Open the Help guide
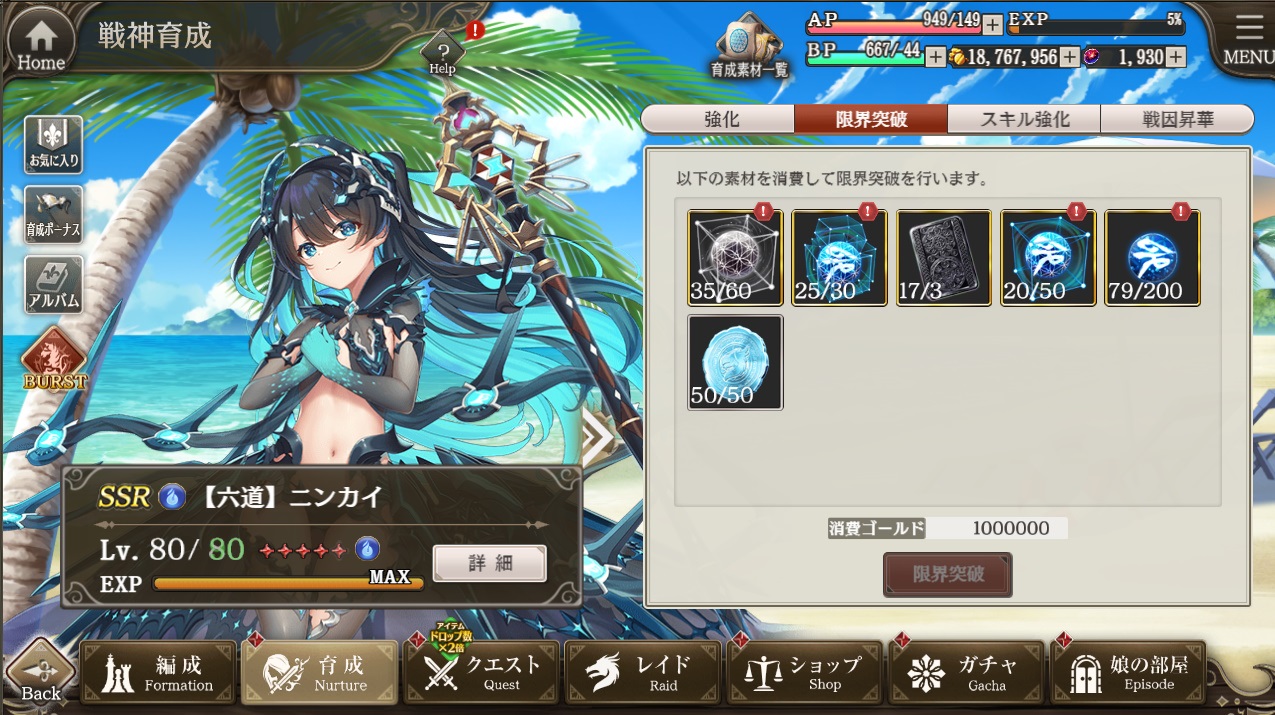Image resolution: width=1275 pixels, height=715 pixels. tap(442, 52)
